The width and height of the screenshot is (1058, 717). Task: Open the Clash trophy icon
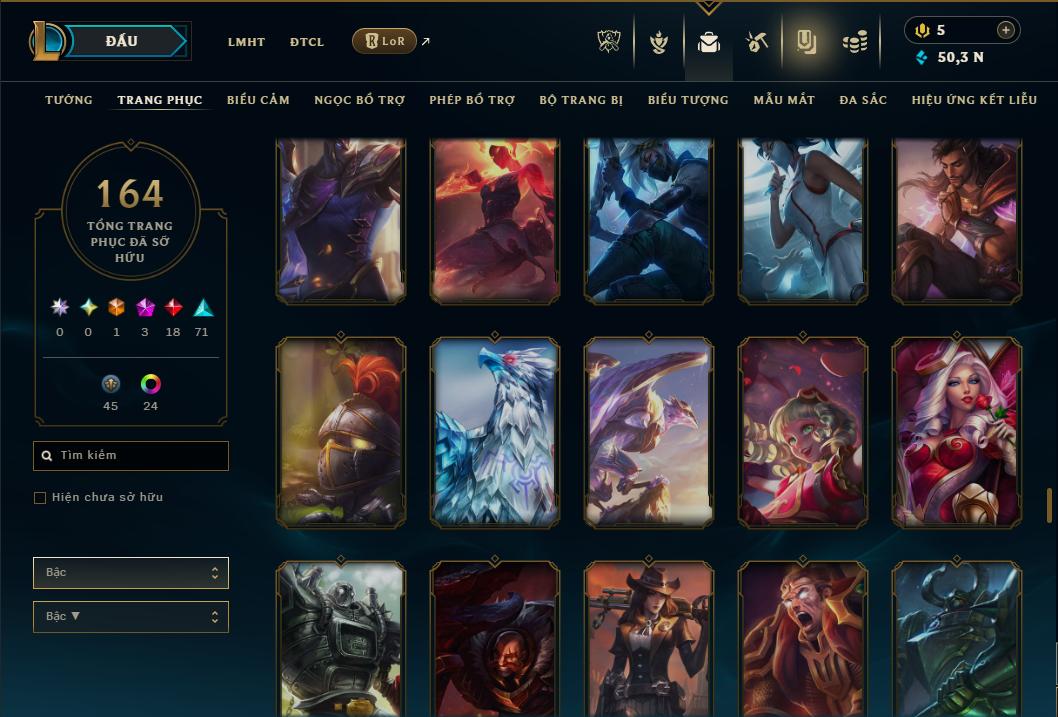click(609, 42)
